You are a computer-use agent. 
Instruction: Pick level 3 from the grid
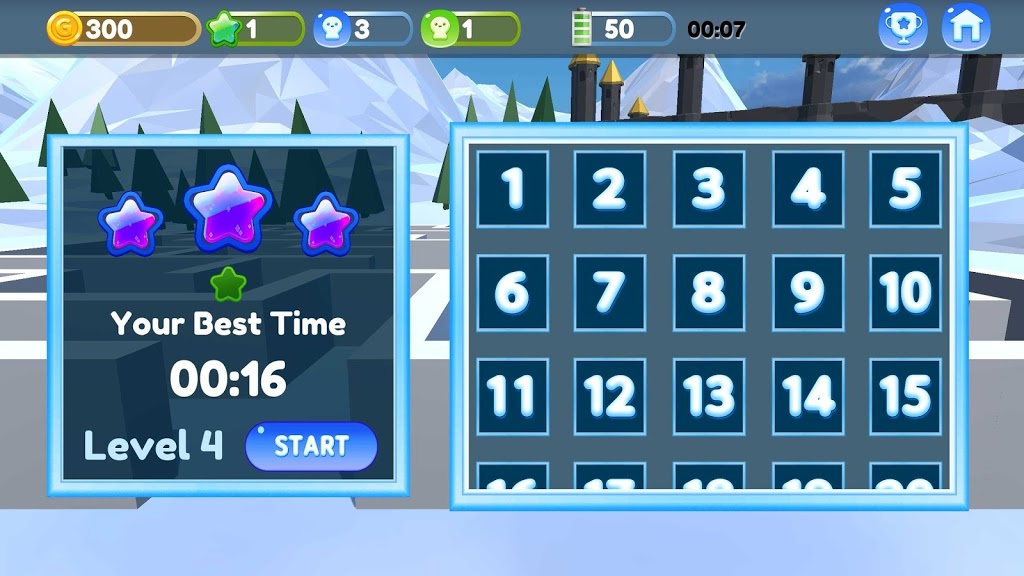(x=709, y=188)
